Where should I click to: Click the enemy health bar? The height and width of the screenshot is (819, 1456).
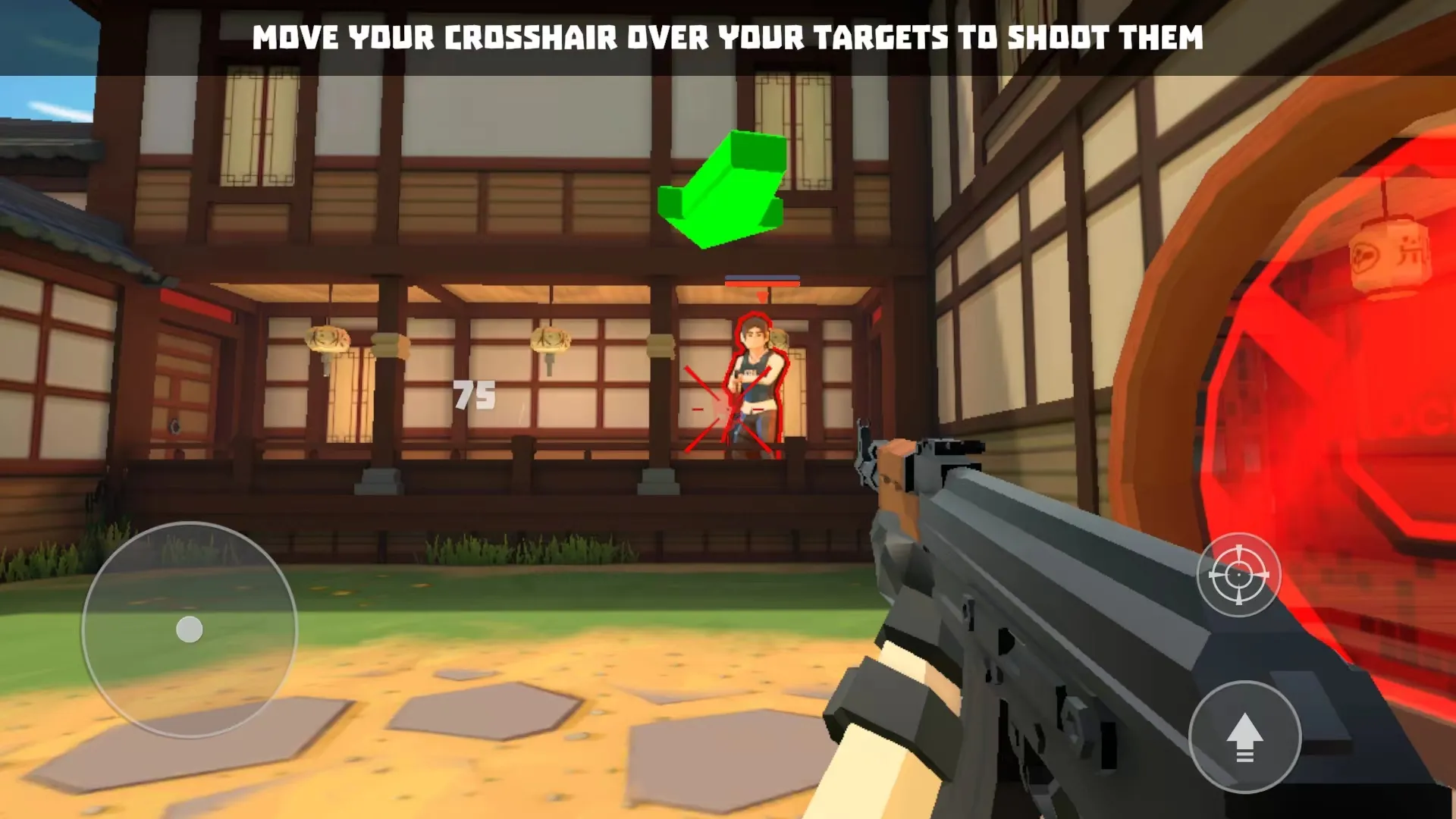pos(761,279)
